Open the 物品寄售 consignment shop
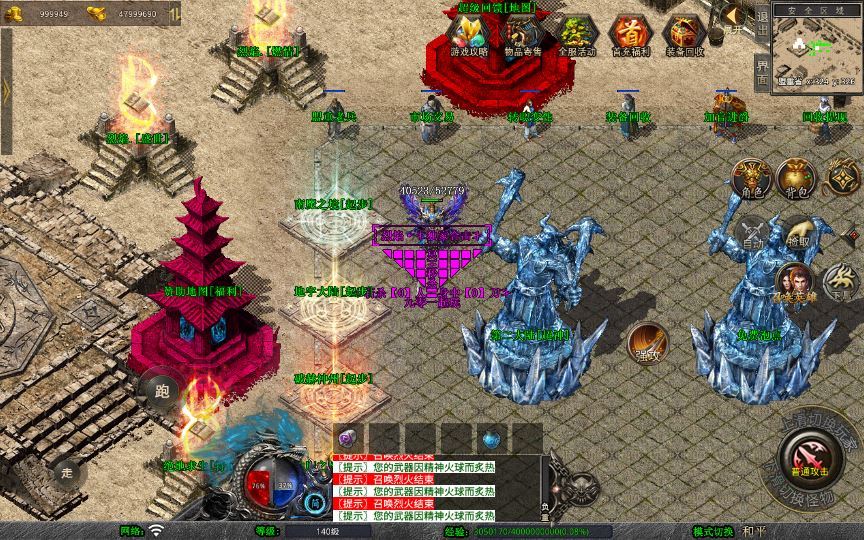 click(x=522, y=33)
